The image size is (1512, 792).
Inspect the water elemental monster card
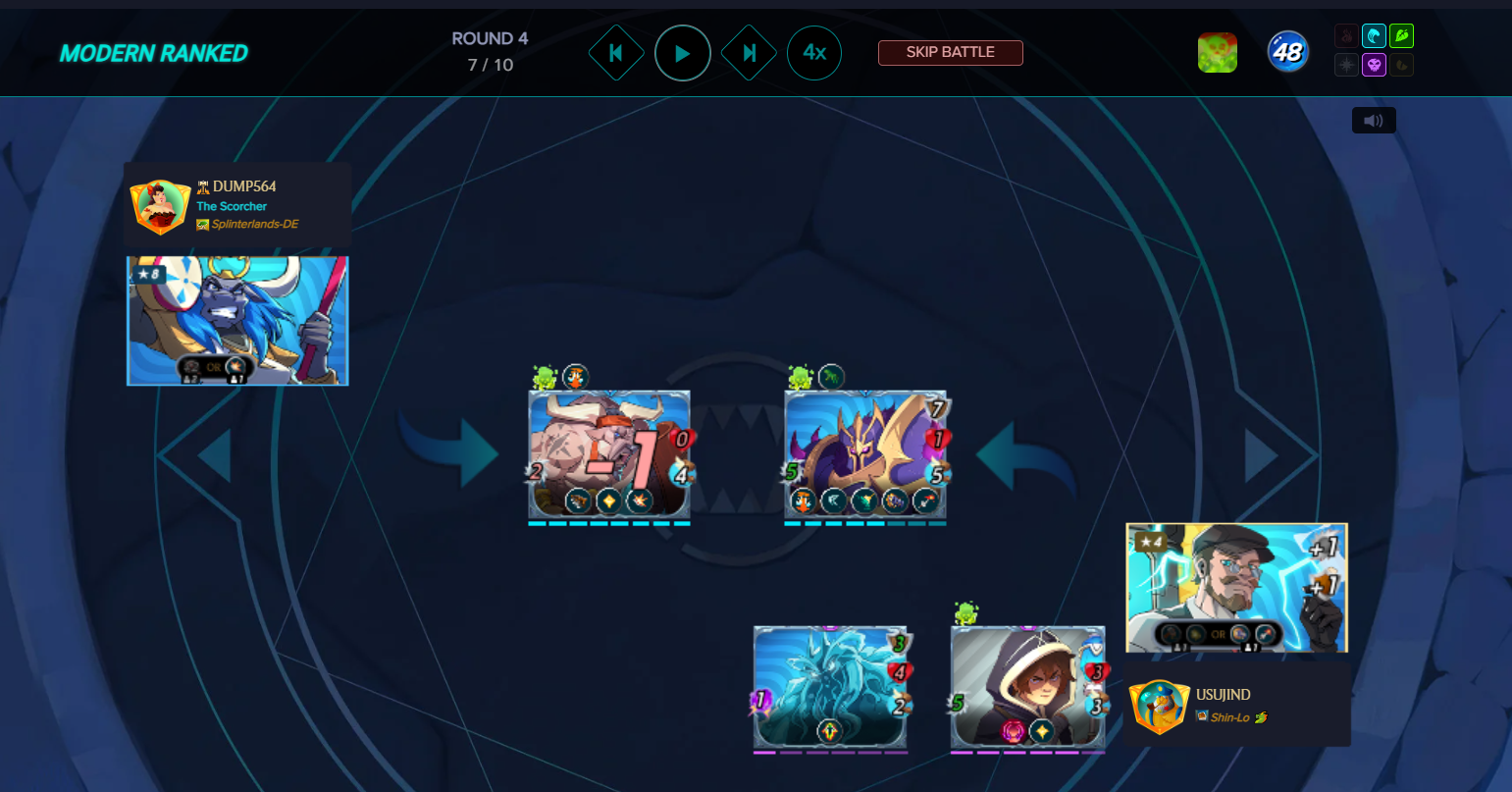[x=830, y=687]
